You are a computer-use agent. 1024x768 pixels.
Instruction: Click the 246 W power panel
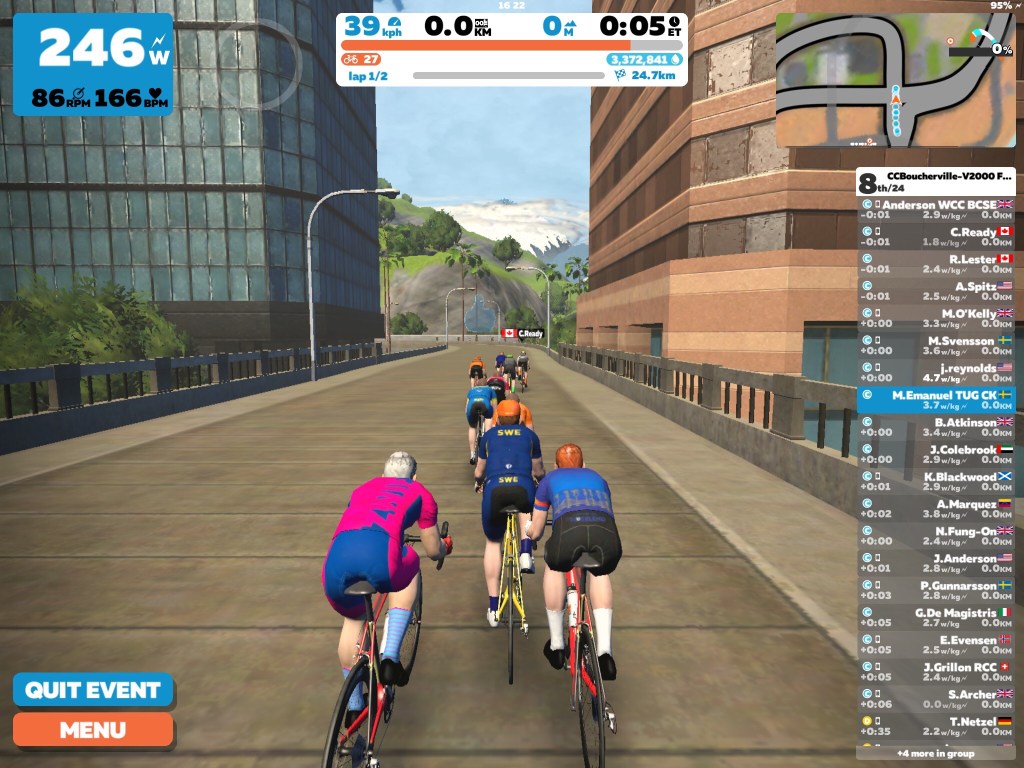pyautogui.click(x=92, y=65)
